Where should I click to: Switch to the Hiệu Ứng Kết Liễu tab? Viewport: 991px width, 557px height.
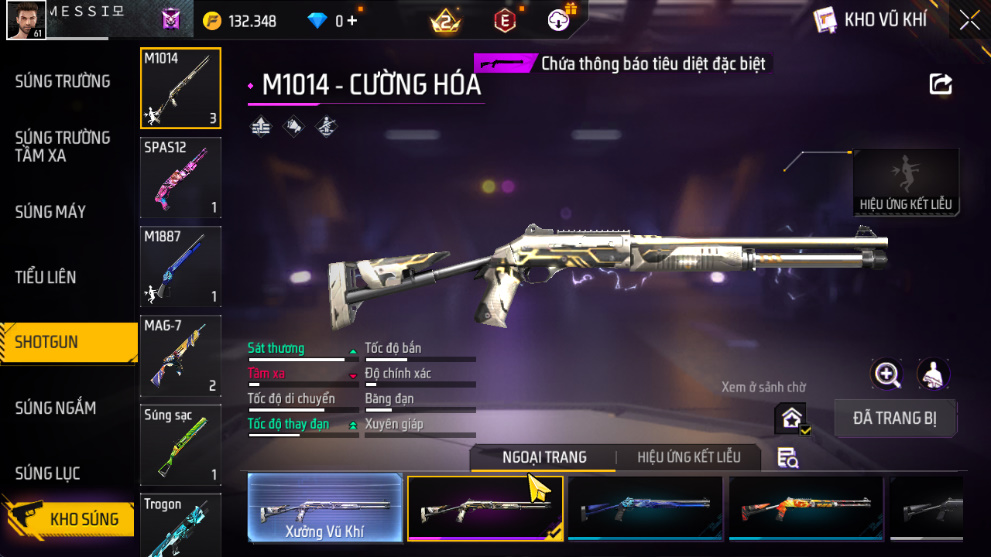point(688,457)
